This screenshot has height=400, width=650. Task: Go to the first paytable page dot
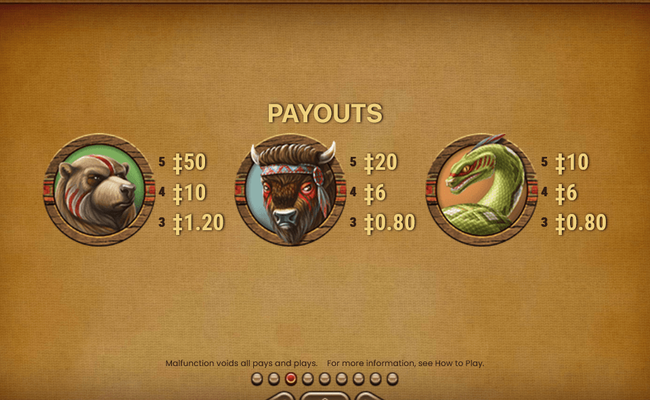(x=257, y=379)
